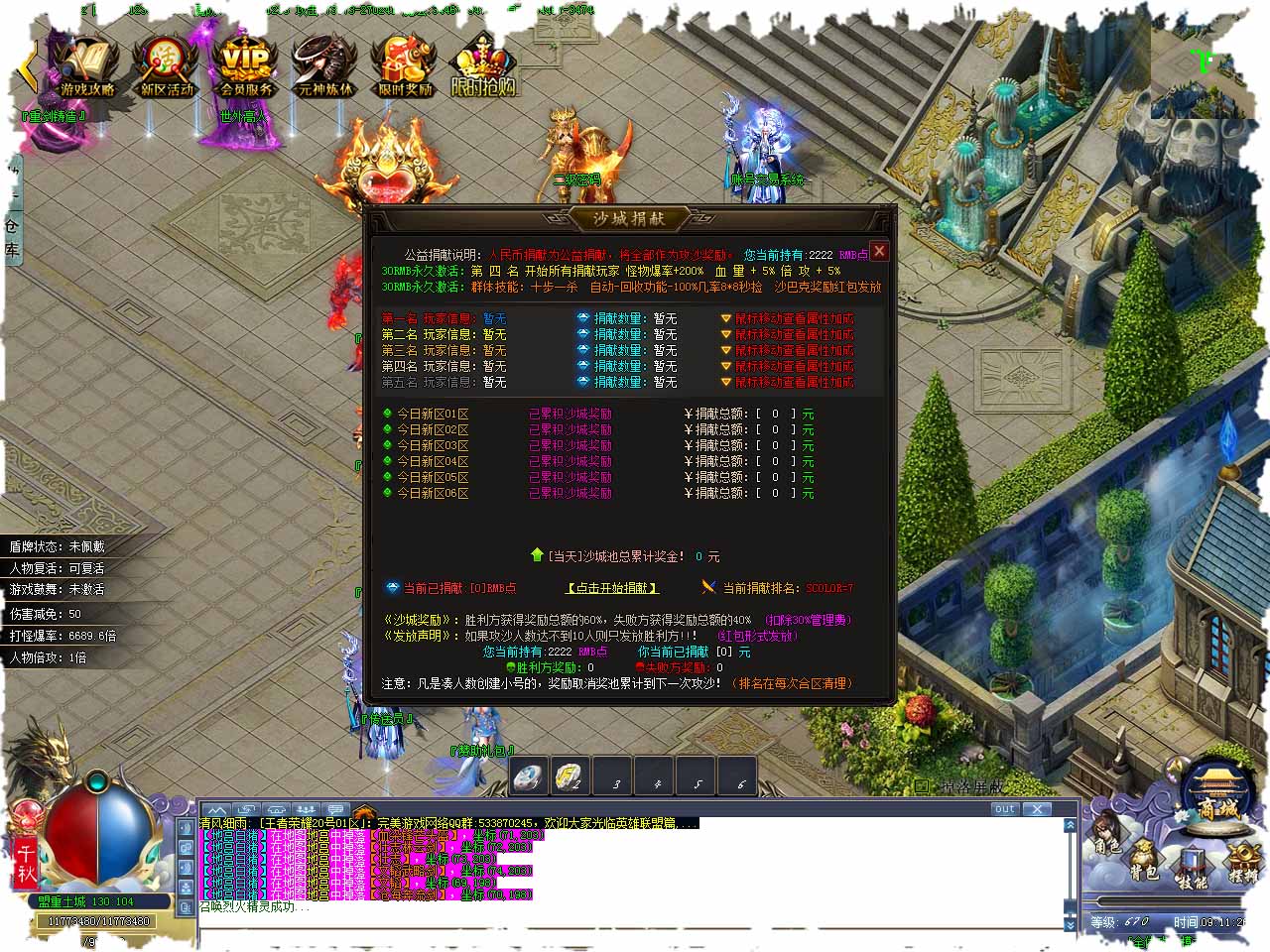Open the VIP 会员服务 menu
This screenshot has height=952, width=1270.
tap(245, 67)
